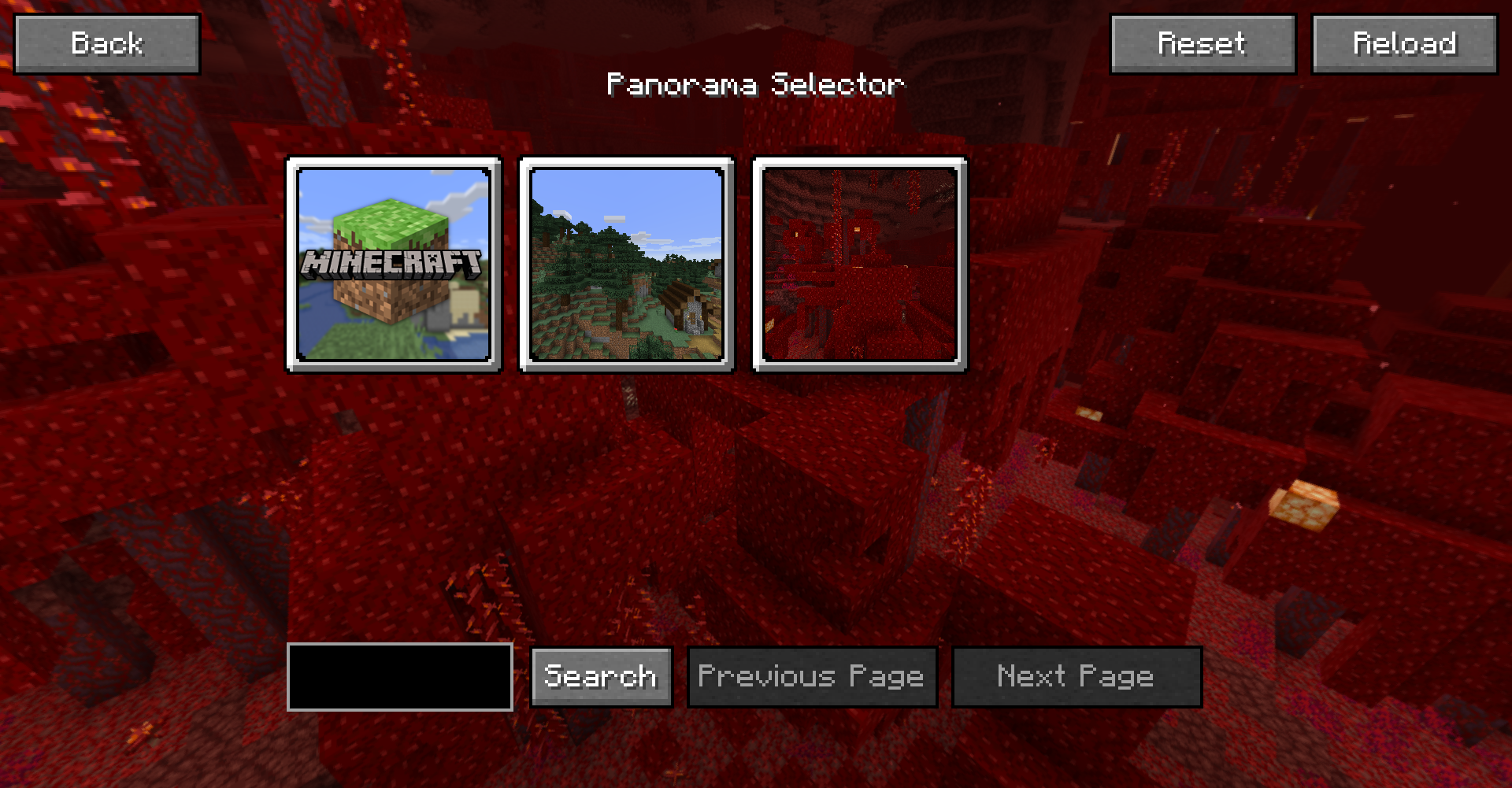This screenshot has width=1512, height=788.
Task: Choose the forest village panorama thumbnail
Action: [626, 265]
